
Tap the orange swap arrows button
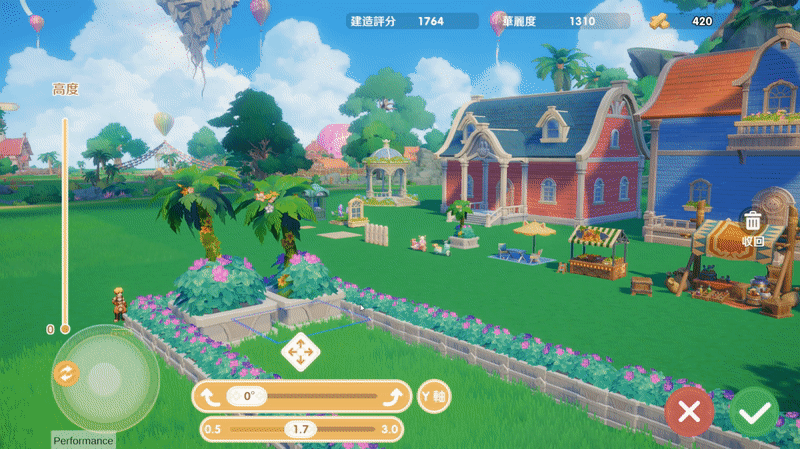pyautogui.click(x=65, y=373)
